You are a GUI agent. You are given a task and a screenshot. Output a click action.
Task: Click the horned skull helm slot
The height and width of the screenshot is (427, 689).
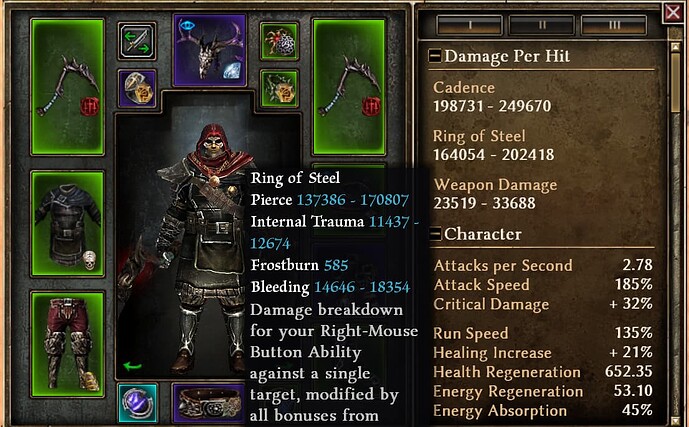[x=209, y=50]
